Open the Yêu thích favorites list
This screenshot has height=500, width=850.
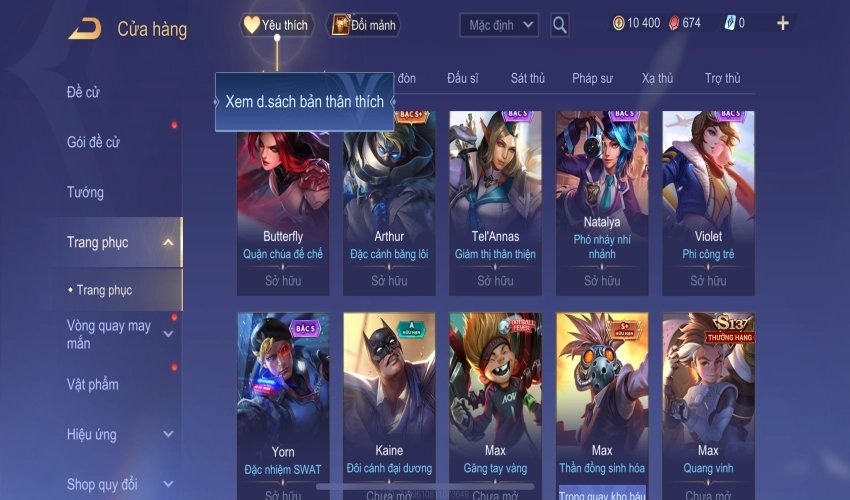click(x=277, y=25)
